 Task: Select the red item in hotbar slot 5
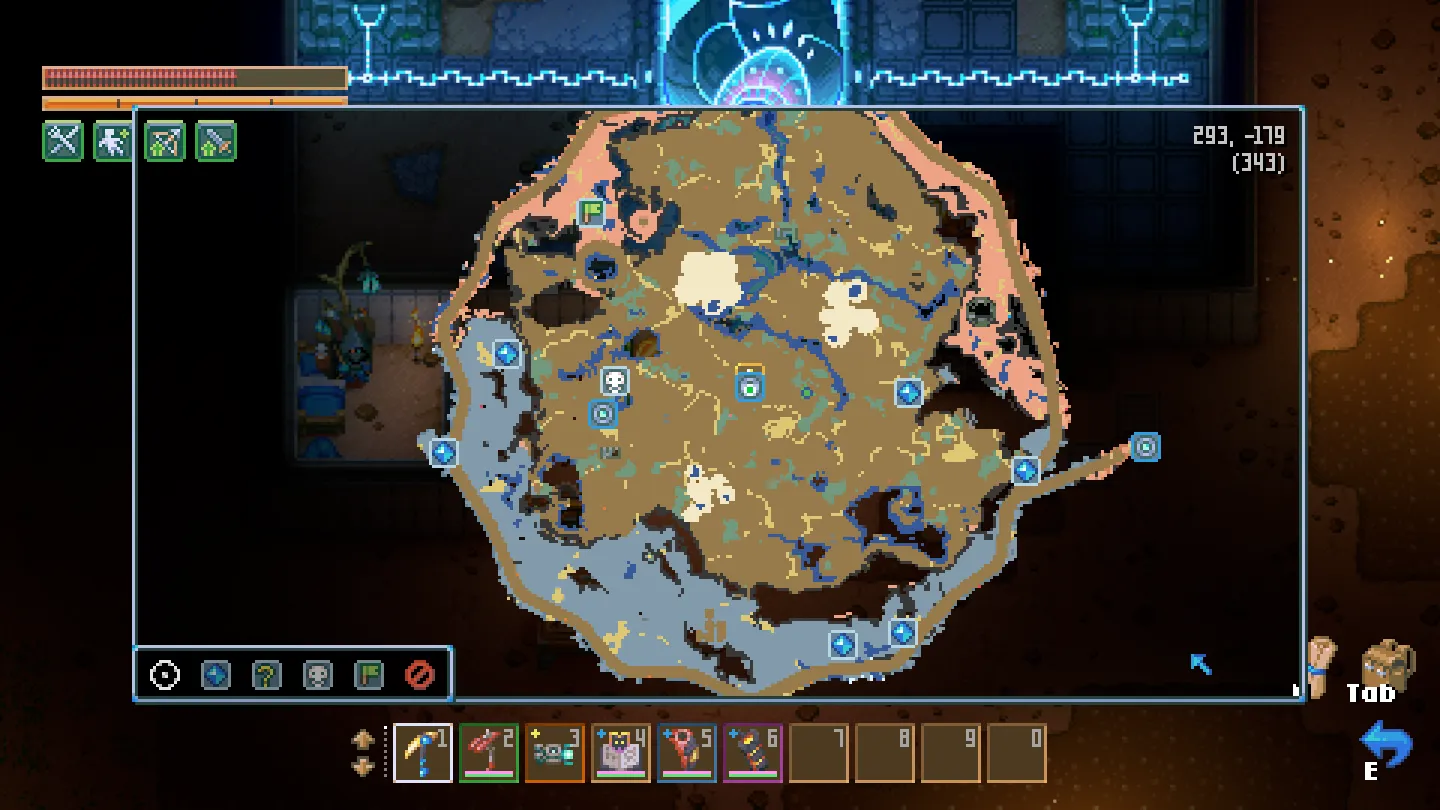[687, 753]
